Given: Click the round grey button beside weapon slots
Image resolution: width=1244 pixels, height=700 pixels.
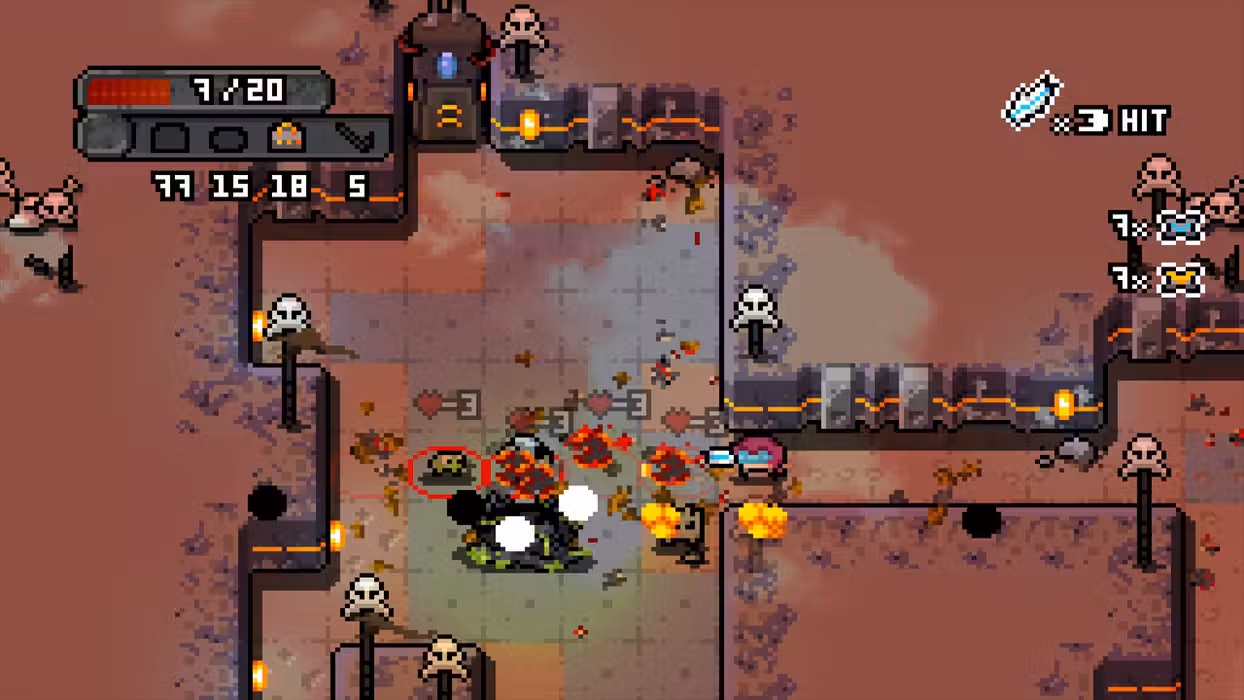Looking at the screenshot, I should pyautogui.click(x=102, y=135).
